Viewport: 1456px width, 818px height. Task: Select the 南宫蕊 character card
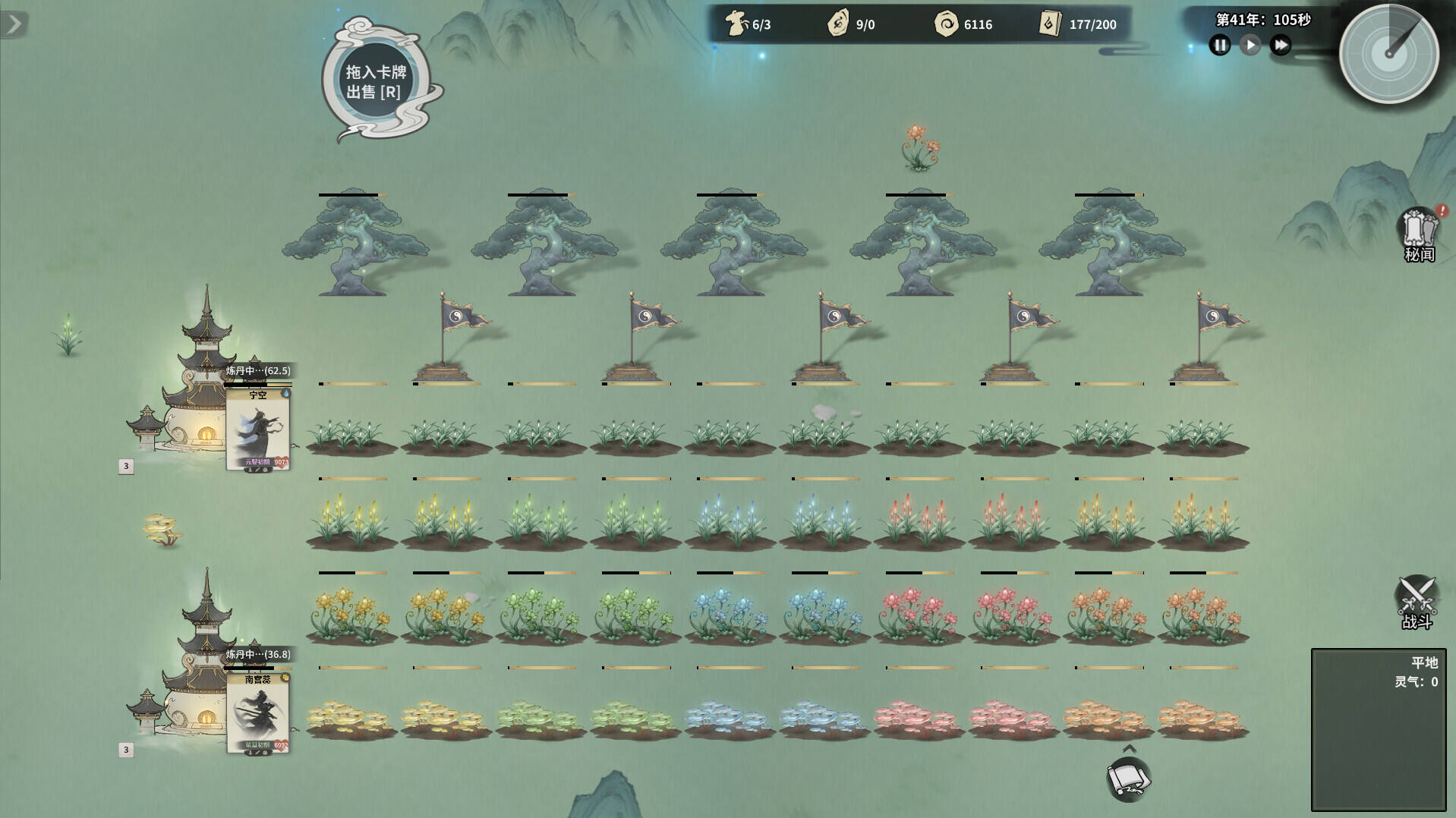point(258,713)
